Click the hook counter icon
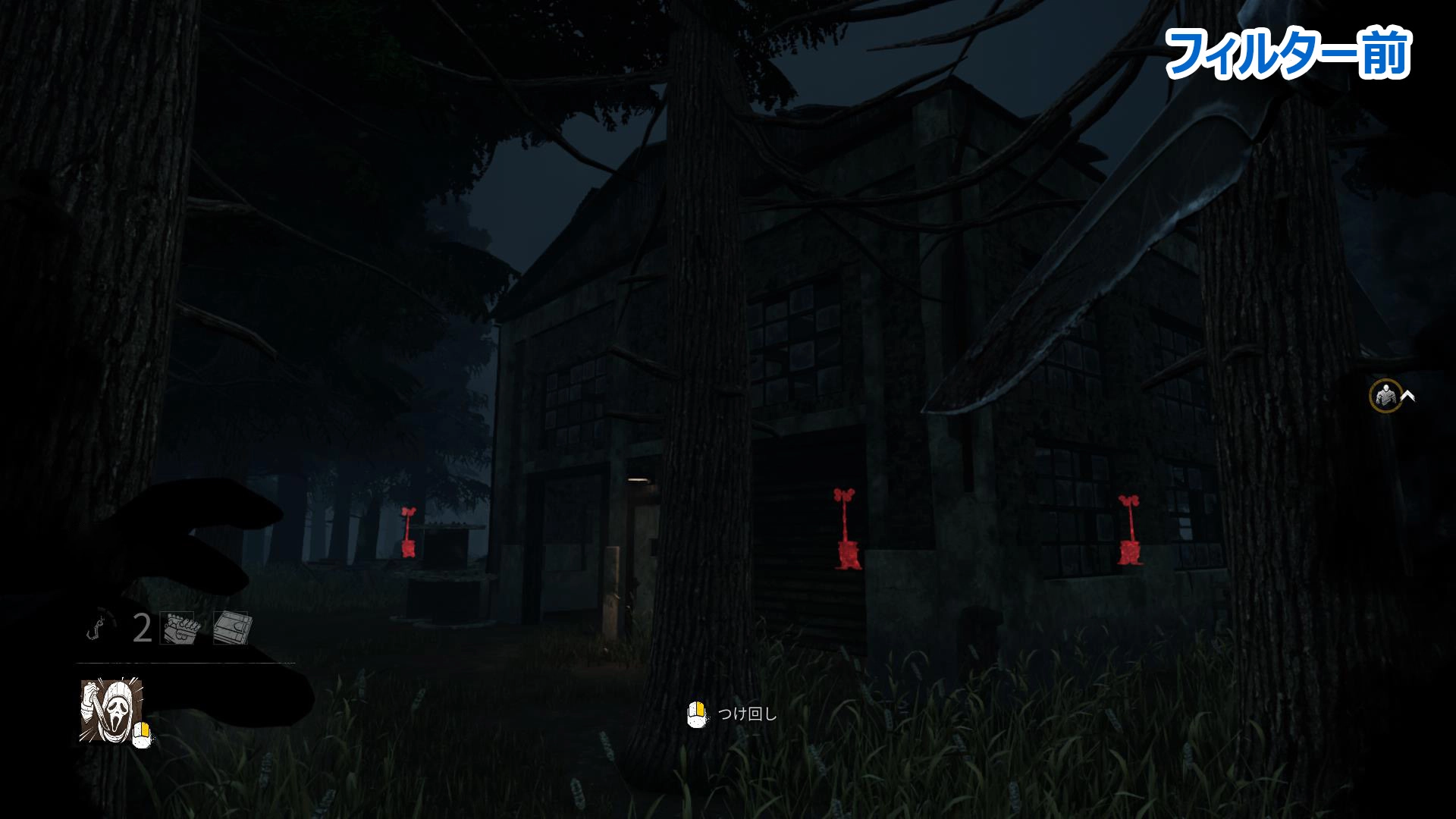The width and height of the screenshot is (1456, 819). pos(100,628)
